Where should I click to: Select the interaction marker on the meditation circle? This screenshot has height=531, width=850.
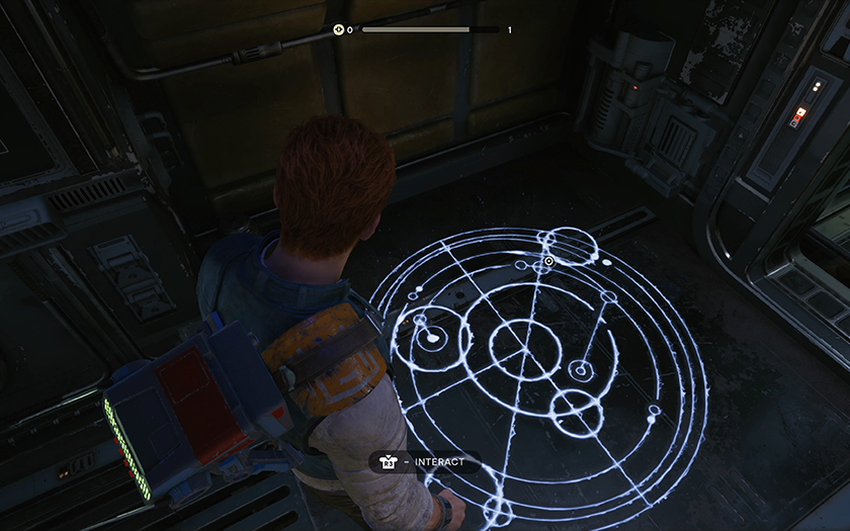pyautogui.click(x=548, y=262)
